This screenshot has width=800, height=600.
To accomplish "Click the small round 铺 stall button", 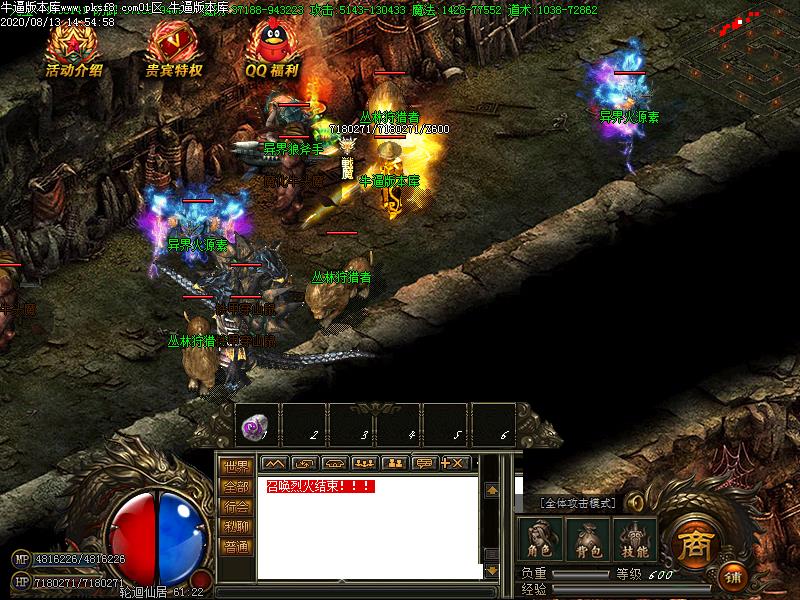I will 733,577.
